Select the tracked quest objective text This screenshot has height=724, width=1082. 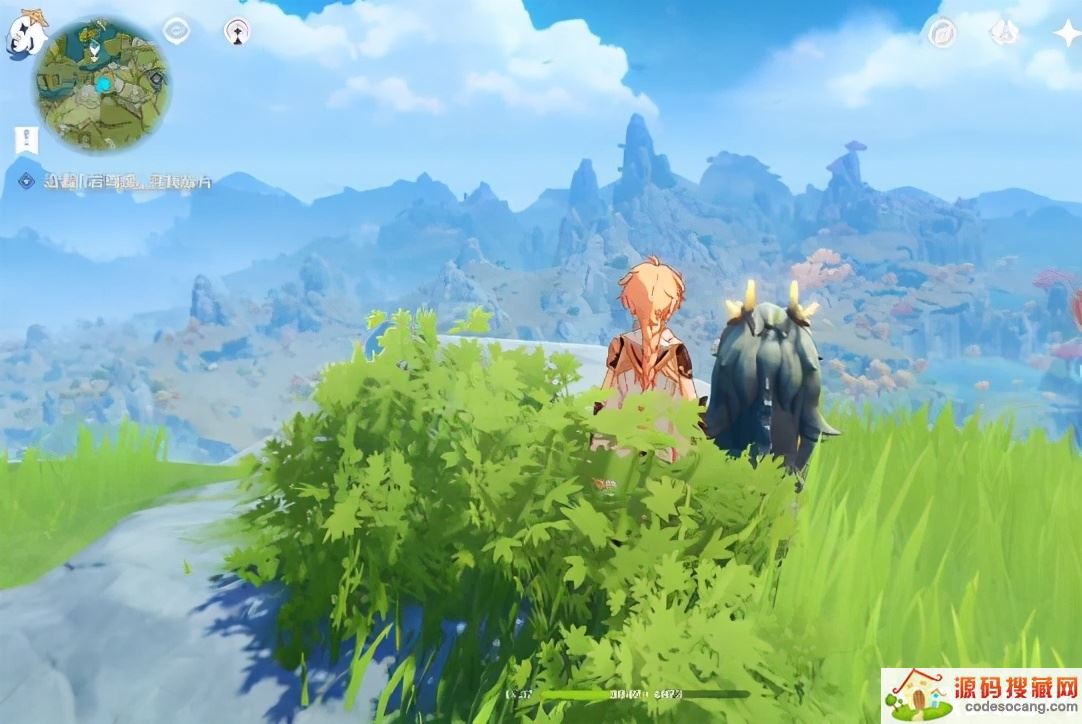point(128,182)
